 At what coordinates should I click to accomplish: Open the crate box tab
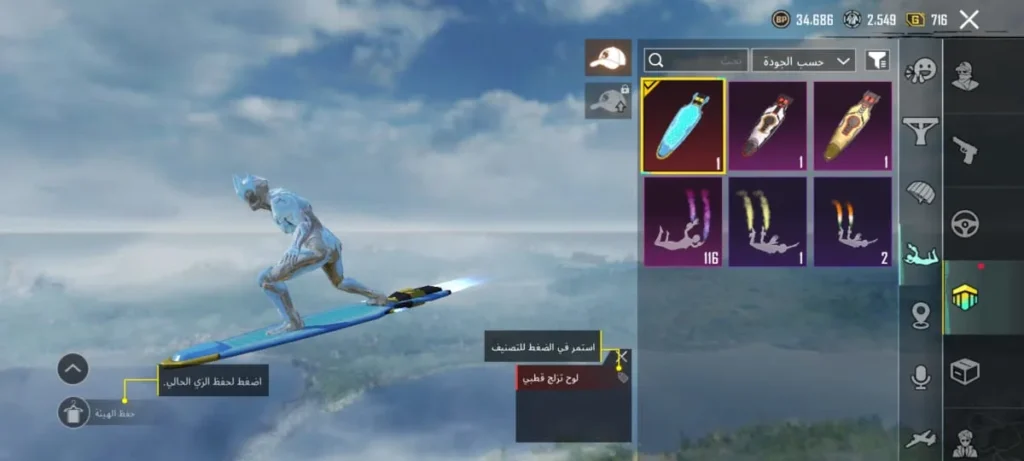pos(965,372)
